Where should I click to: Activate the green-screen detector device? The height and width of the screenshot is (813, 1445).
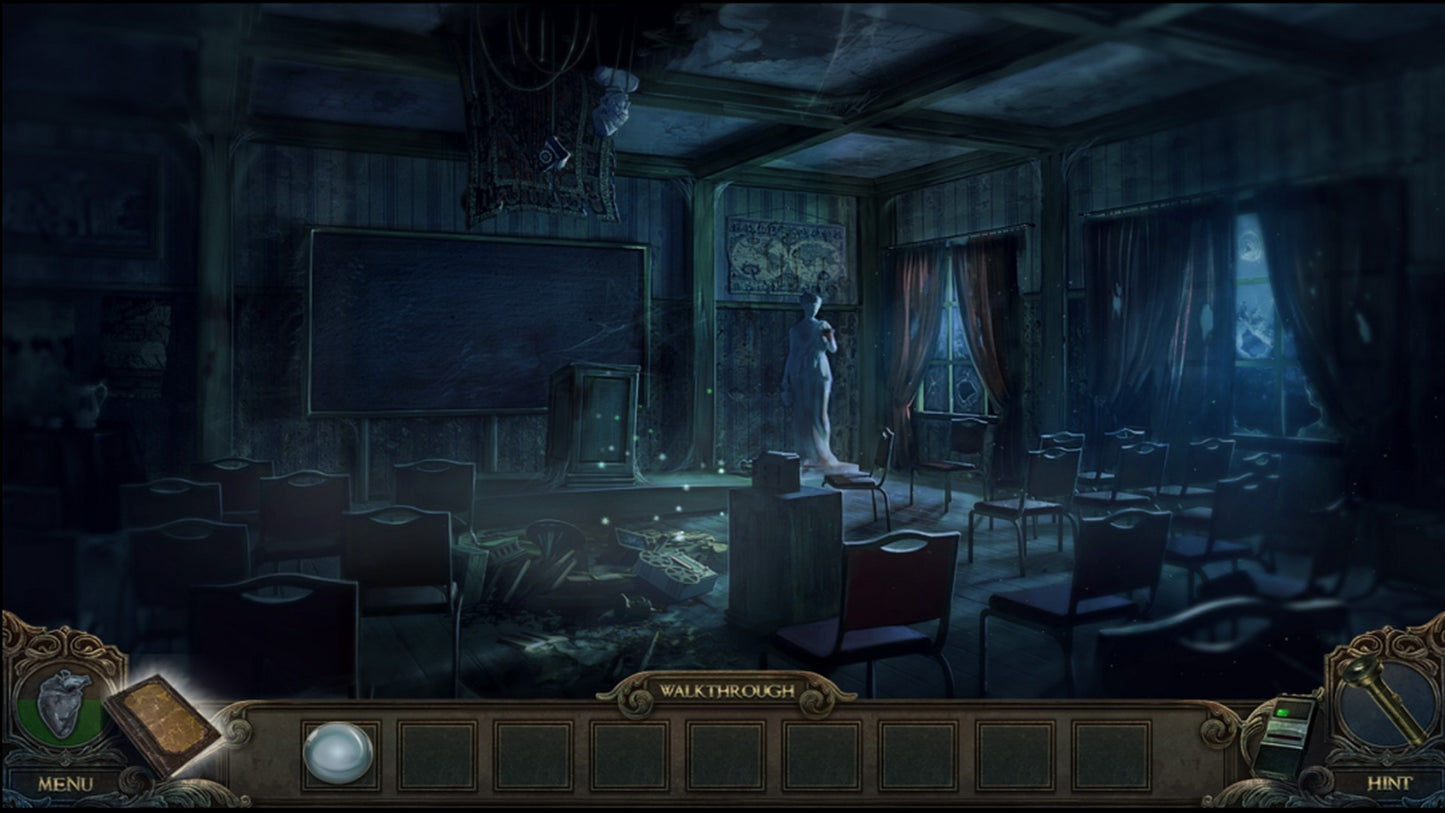[1286, 735]
